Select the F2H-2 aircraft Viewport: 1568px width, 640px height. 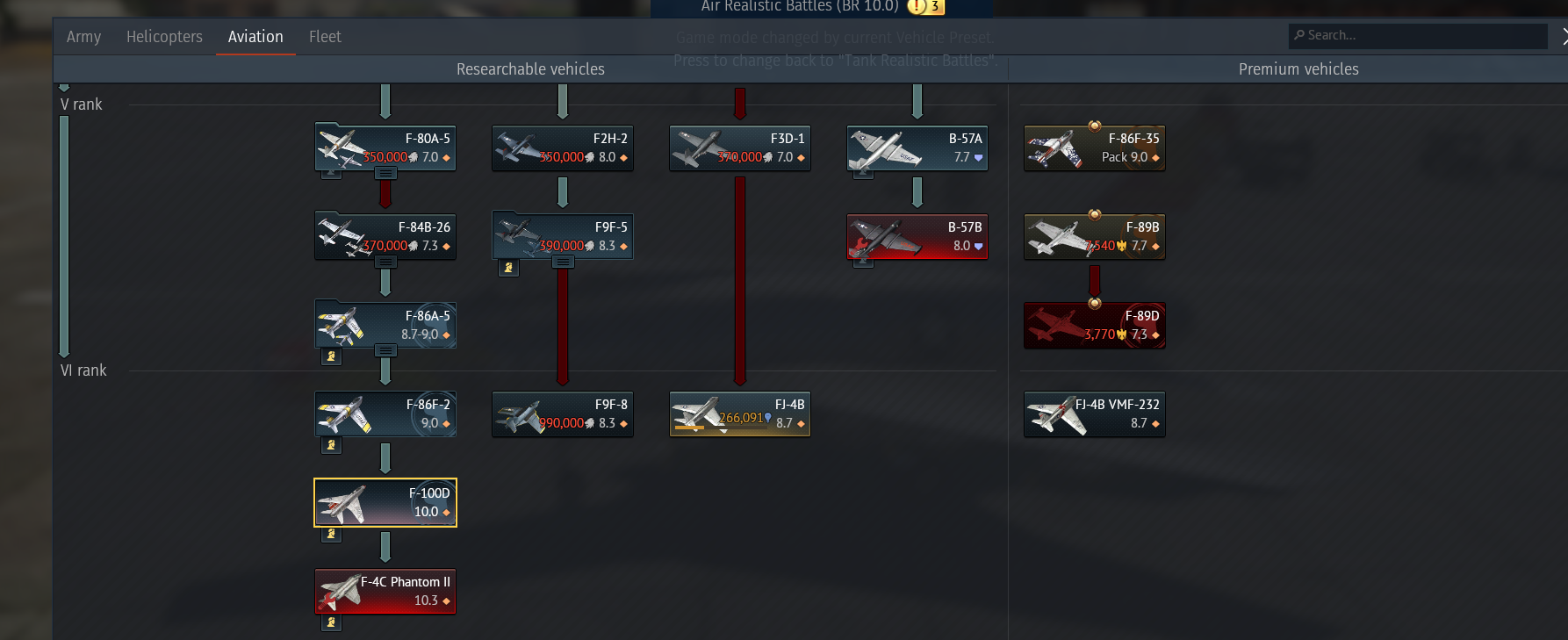tap(563, 147)
